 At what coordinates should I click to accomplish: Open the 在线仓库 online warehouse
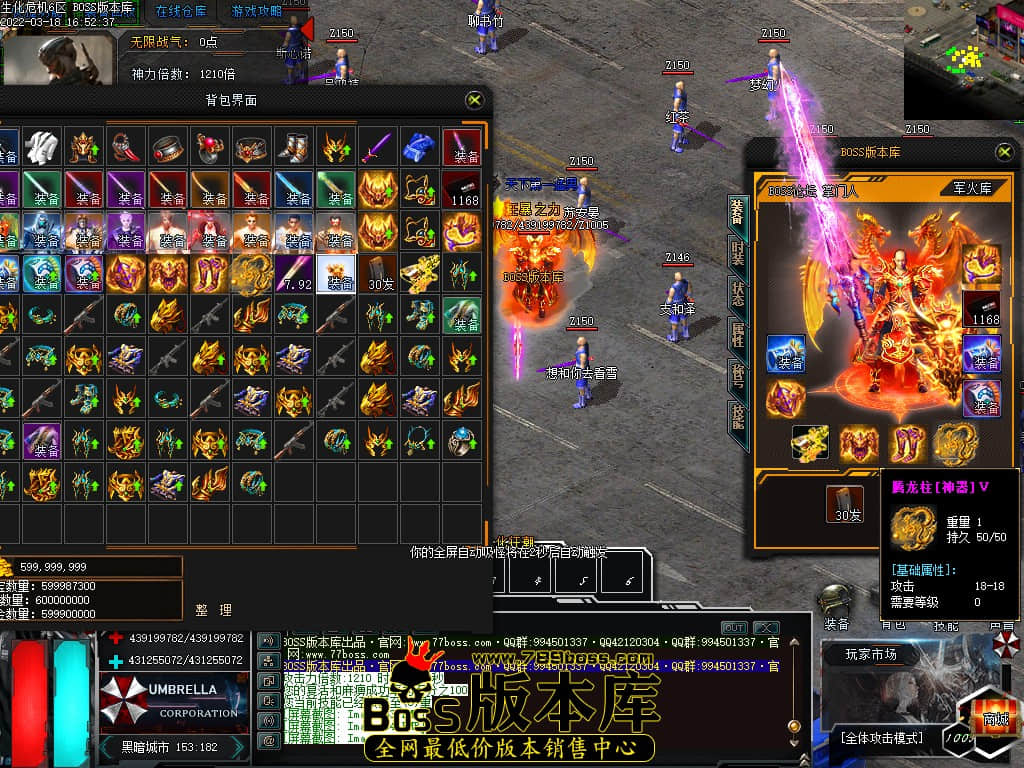pos(181,12)
